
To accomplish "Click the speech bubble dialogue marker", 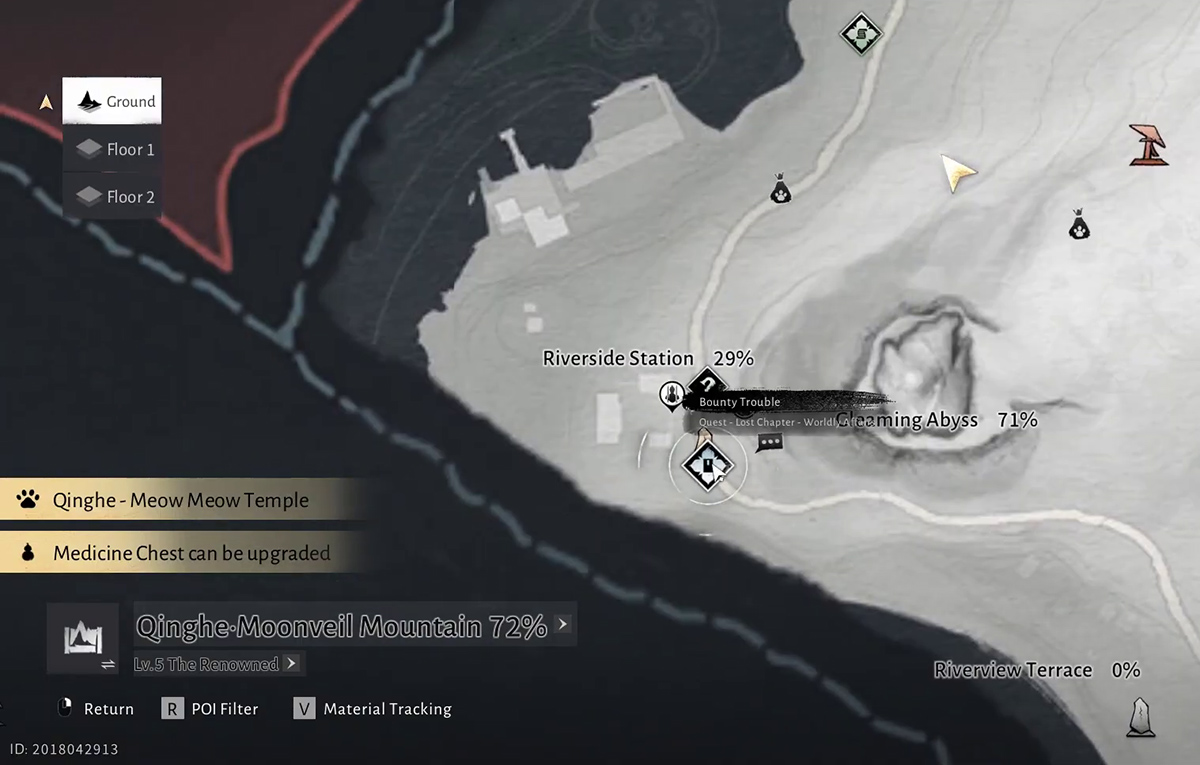I will point(769,442).
